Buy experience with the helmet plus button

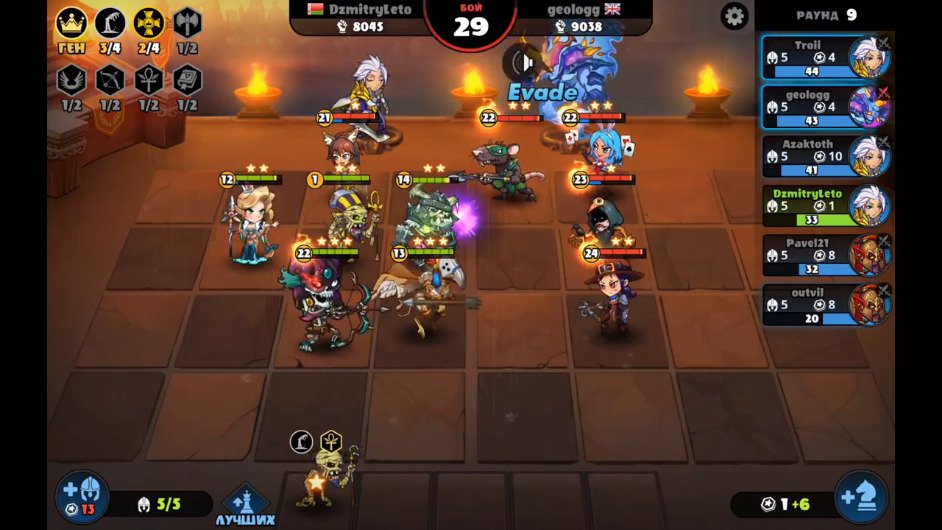[82, 497]
